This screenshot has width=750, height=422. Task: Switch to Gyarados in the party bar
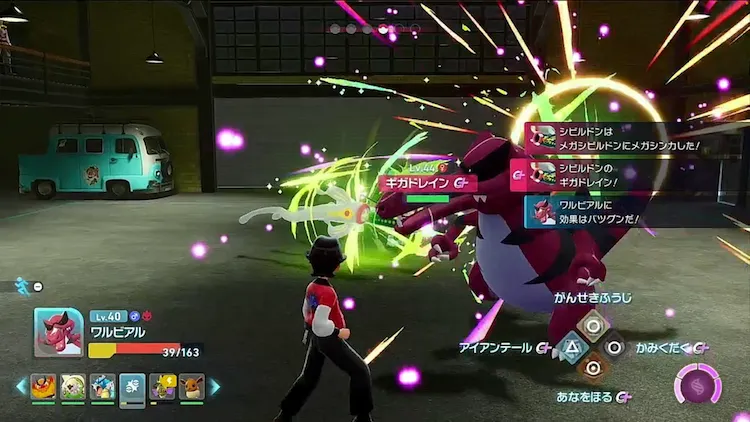click(x=103, y=386)
